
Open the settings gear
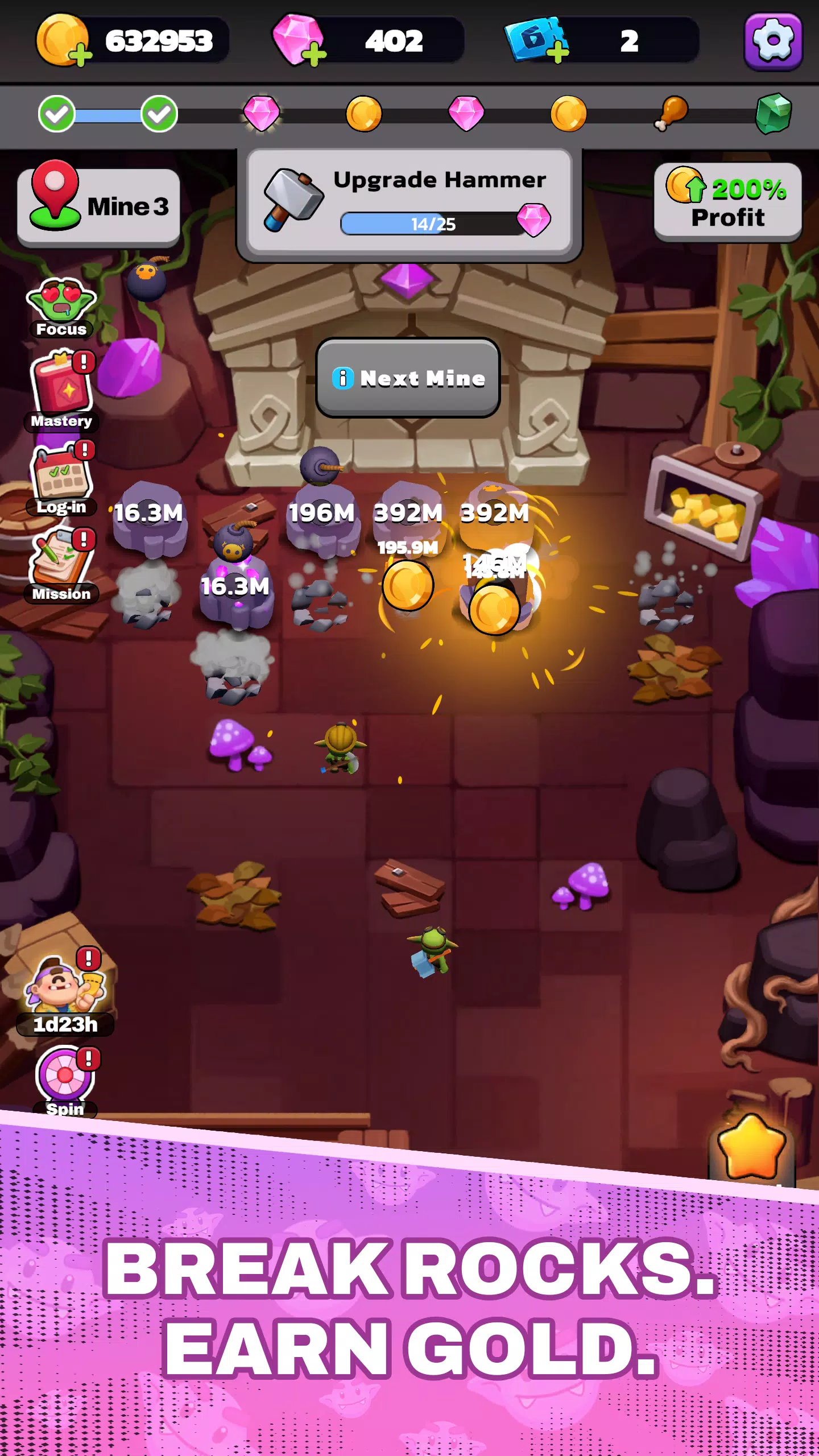coord(773,40)
